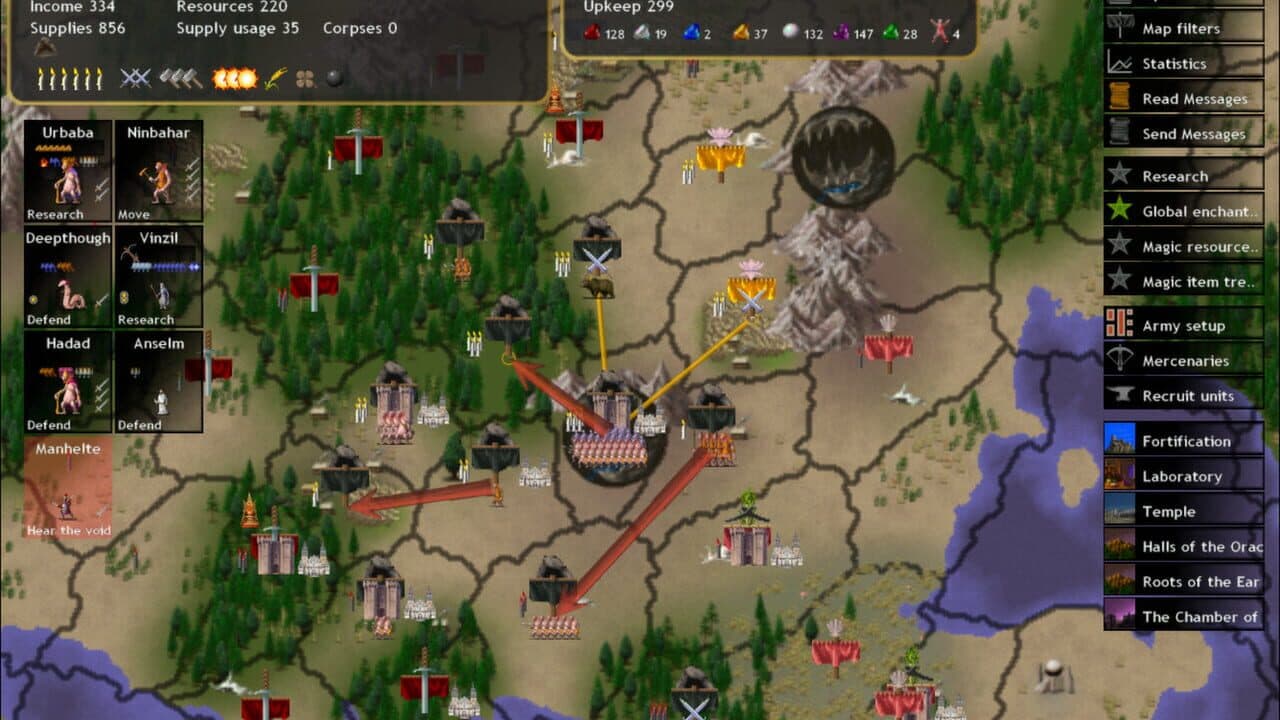The height and width of the screenshot is (720, 1280).
Task: Click Recruit units in the sidebar
Action: (1180, 396)
